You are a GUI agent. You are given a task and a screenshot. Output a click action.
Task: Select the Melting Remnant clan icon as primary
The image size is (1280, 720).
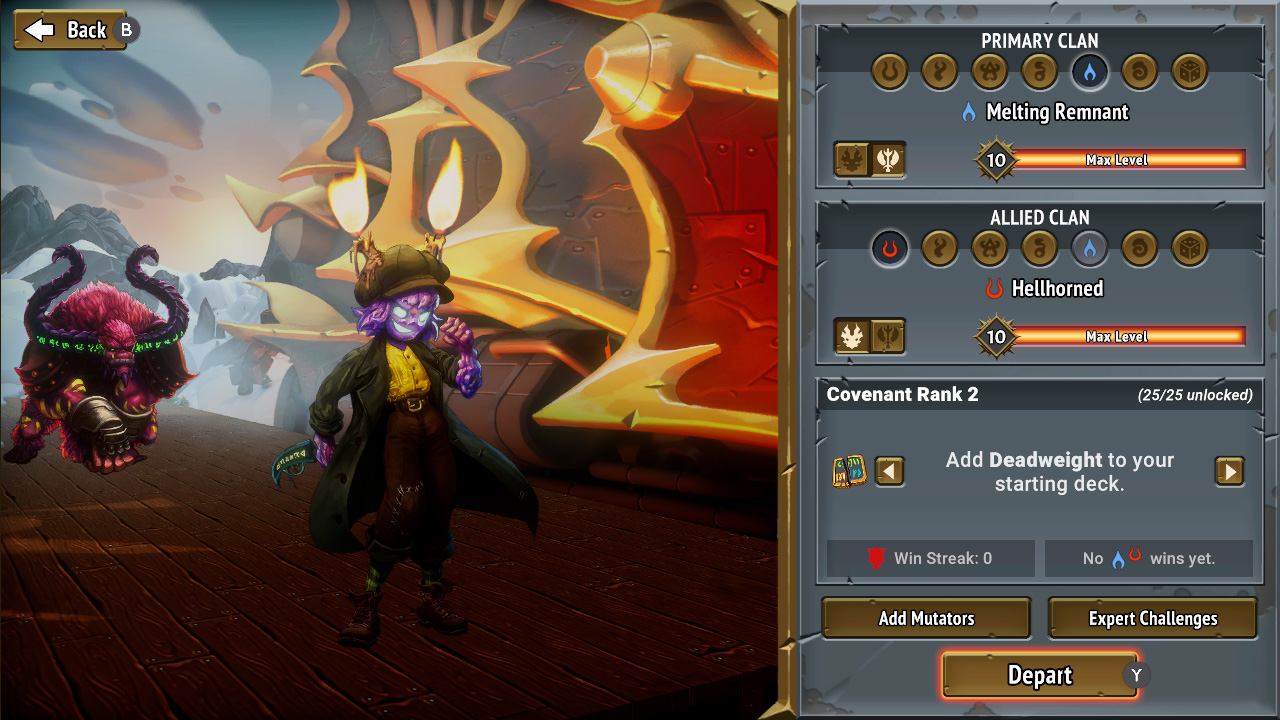click(1089, 72)
